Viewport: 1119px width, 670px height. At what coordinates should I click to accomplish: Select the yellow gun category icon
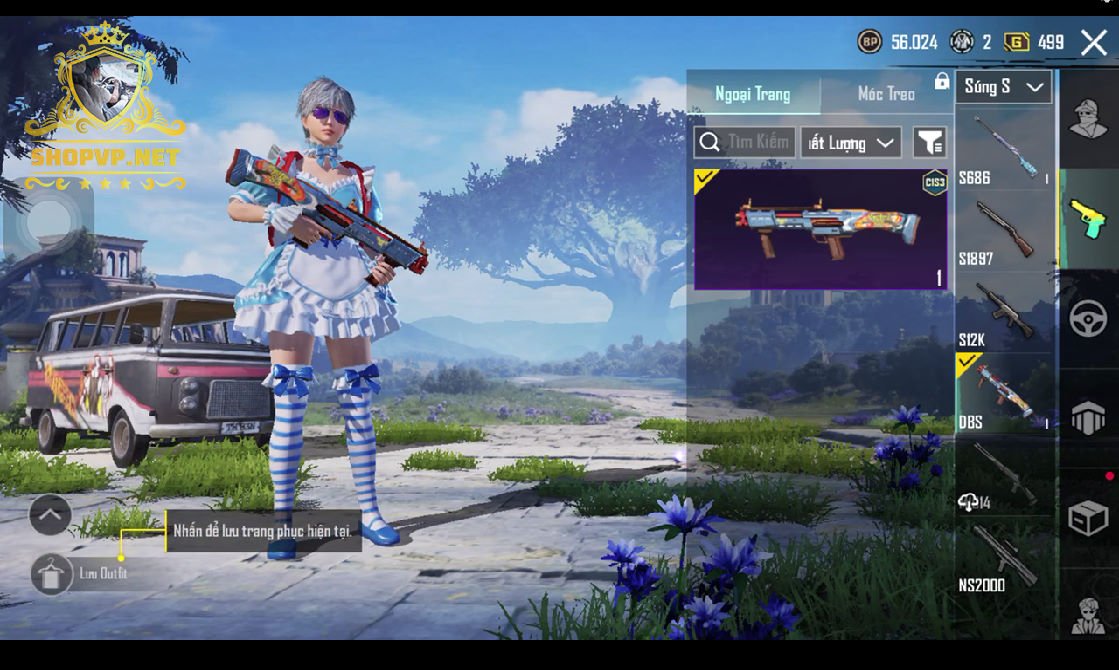(1088, 219)
